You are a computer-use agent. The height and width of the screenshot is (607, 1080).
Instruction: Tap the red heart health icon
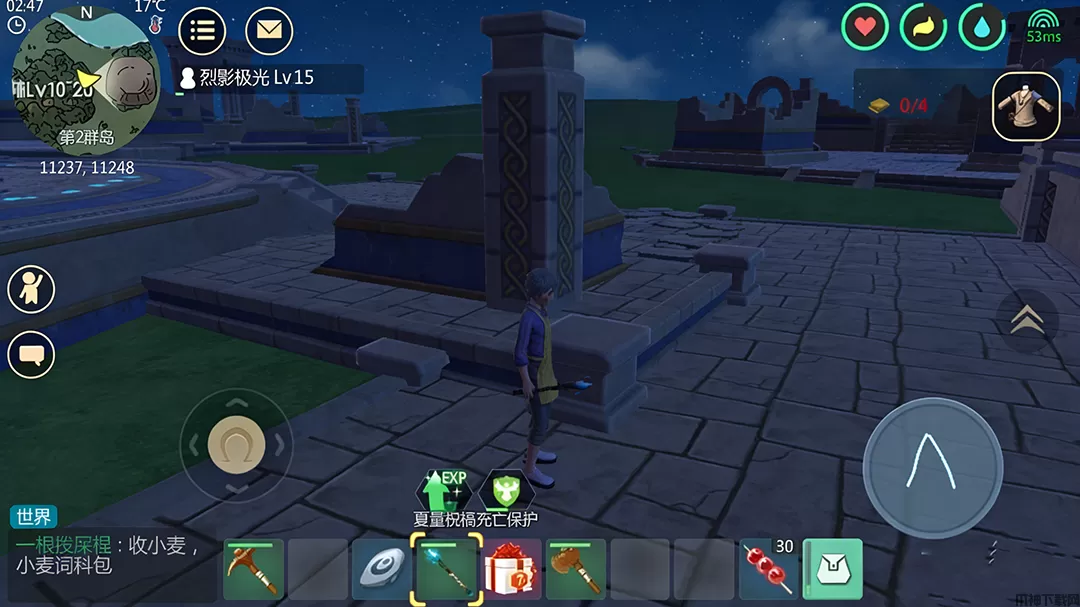(x=865, y=27)
